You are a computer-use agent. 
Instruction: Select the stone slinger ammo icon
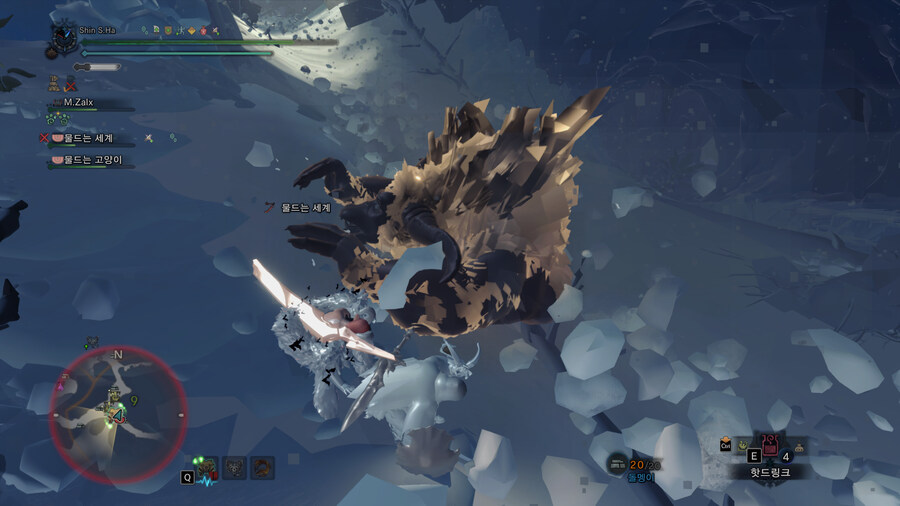[618, 463]
